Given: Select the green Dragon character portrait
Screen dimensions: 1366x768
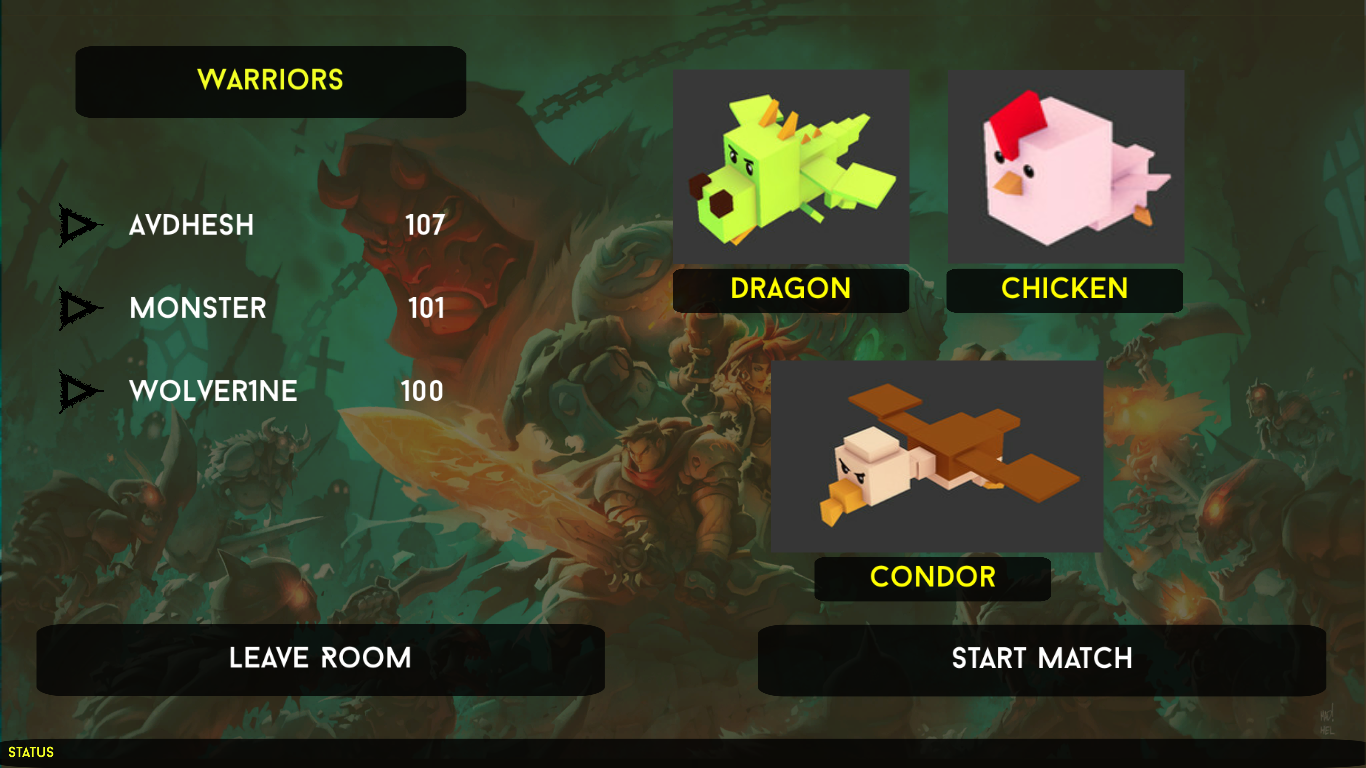Looking at the screenshot, I should [791, 166].
